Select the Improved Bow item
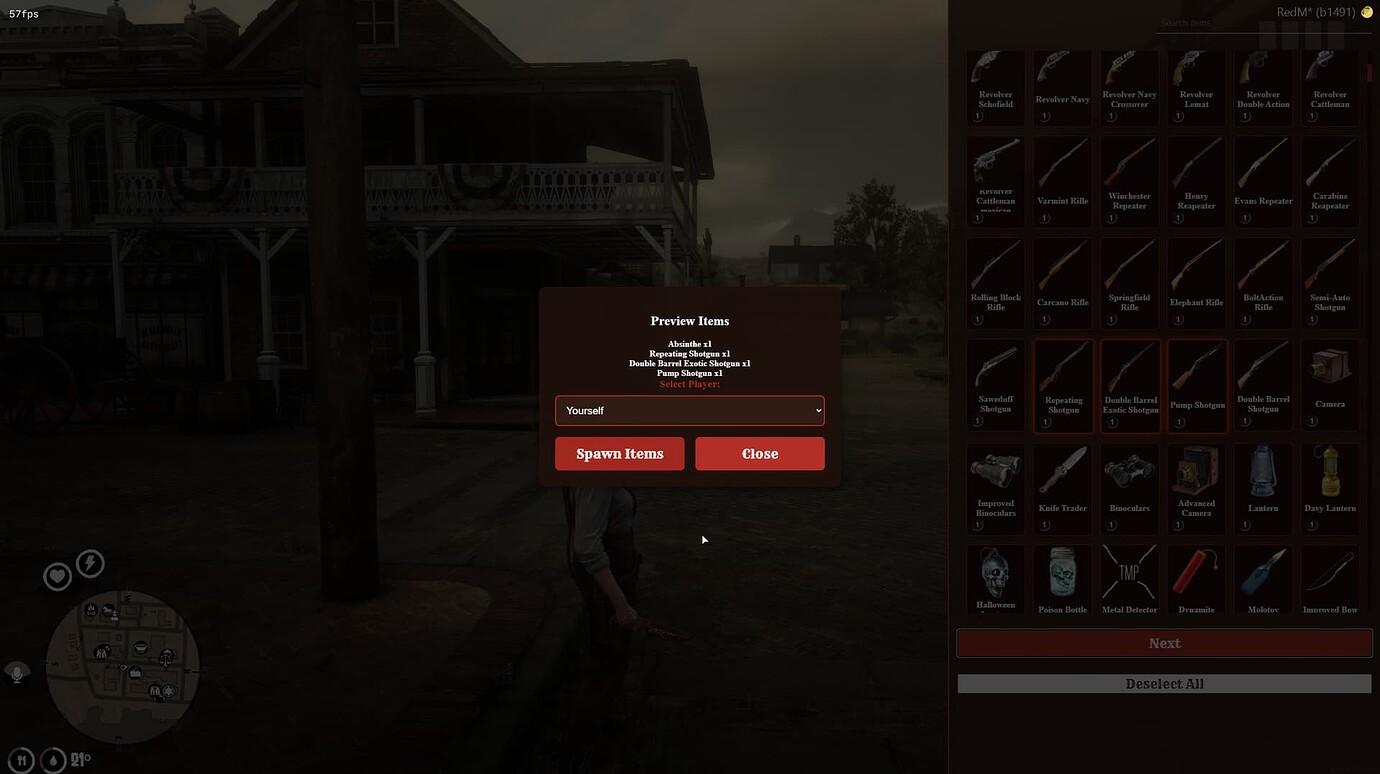 click(x=1329, y=580)
